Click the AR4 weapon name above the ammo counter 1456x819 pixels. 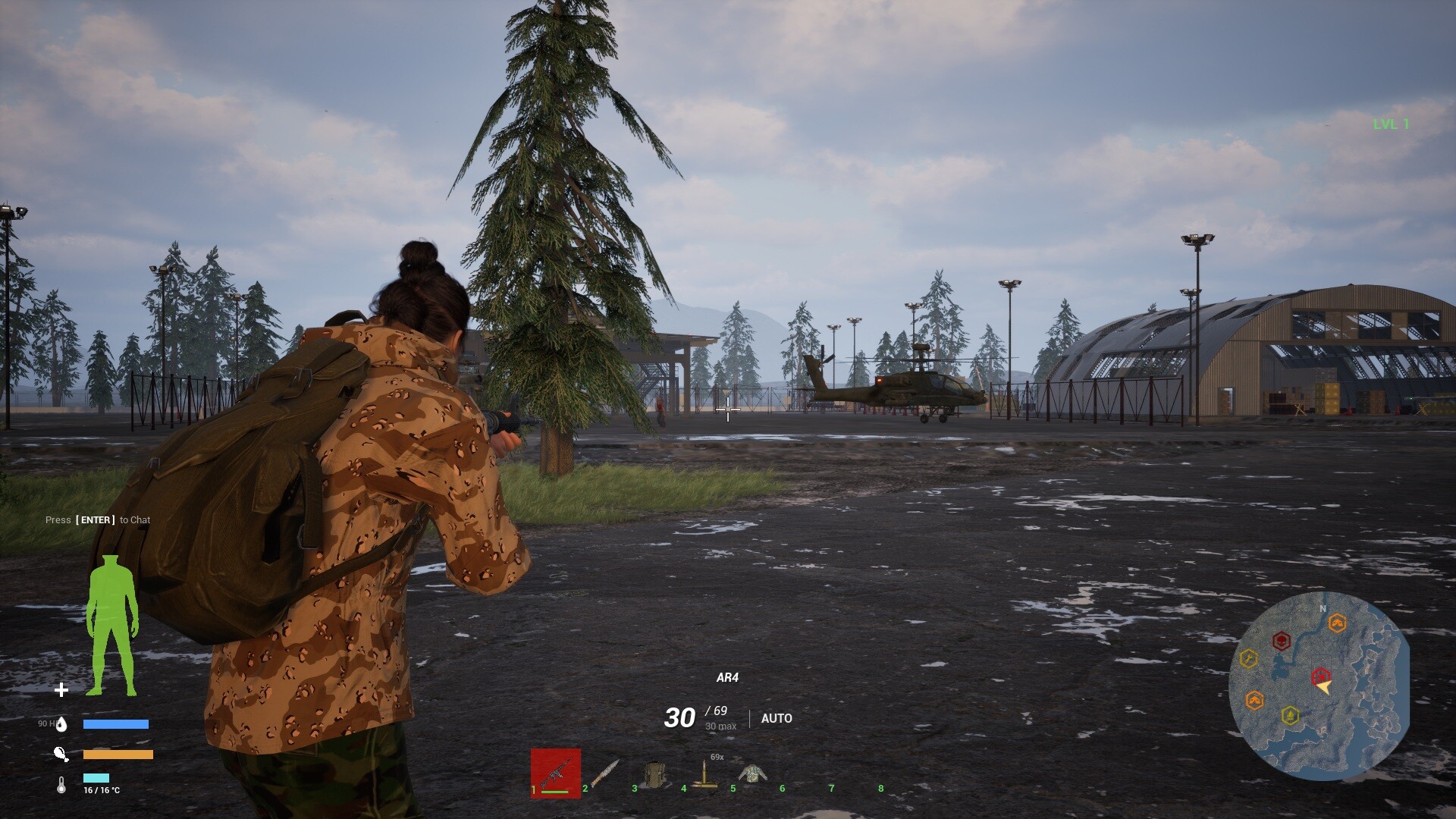tap(728, 678)
